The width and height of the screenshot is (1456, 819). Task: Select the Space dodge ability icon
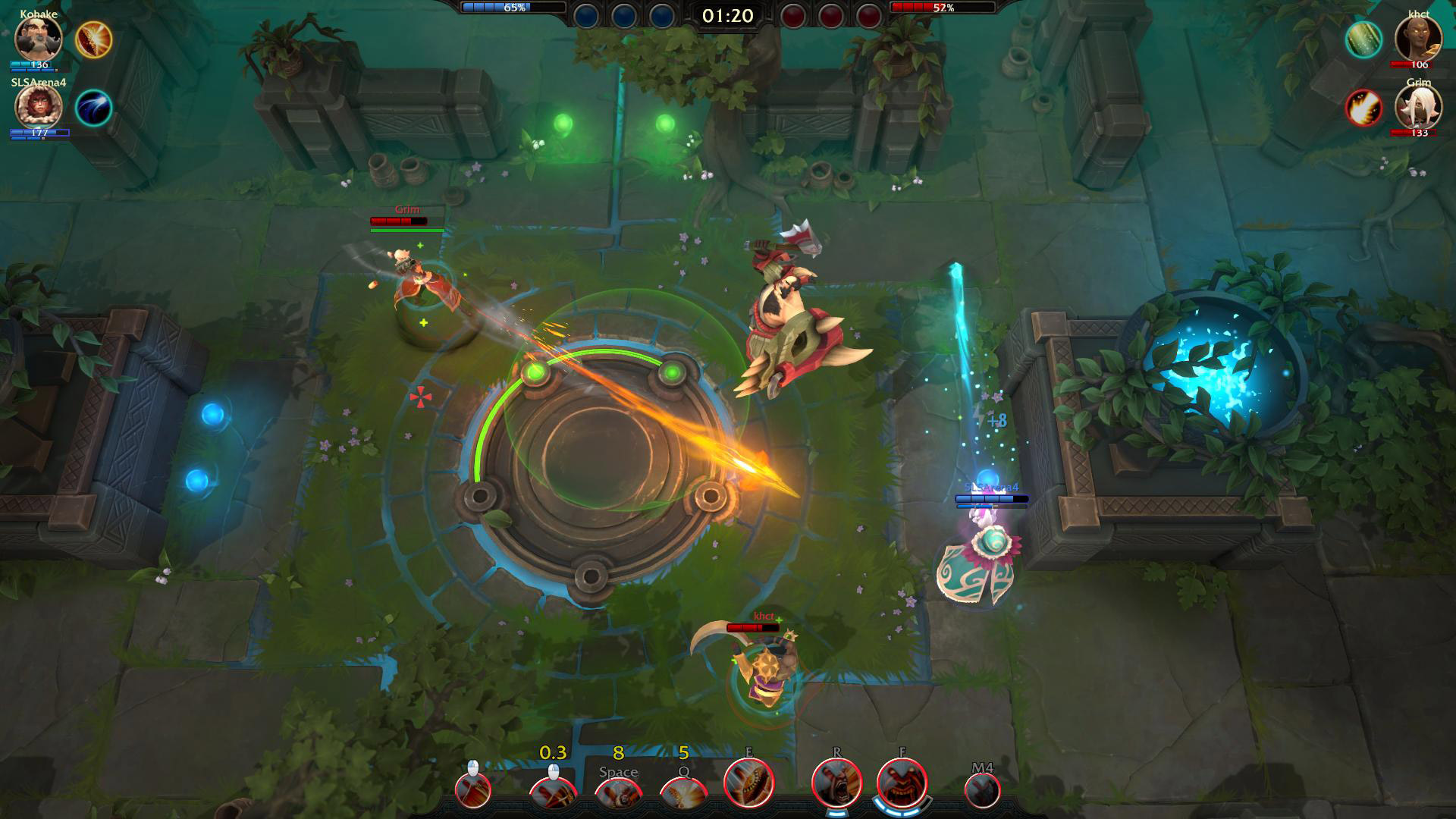click(620, 794)
